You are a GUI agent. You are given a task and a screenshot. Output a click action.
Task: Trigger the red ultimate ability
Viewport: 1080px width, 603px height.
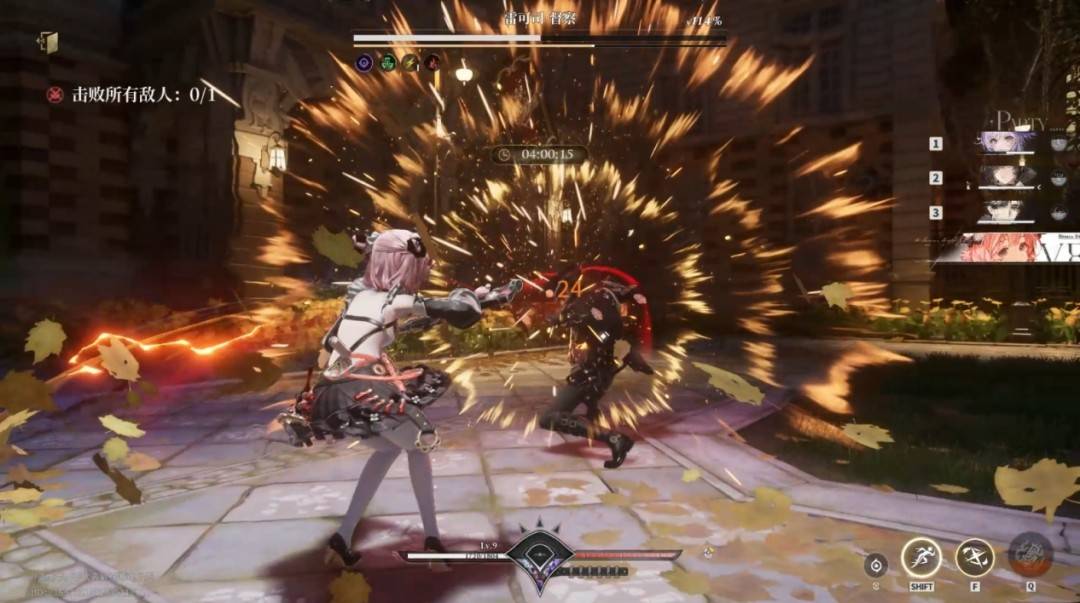[x=1030, y=554]
